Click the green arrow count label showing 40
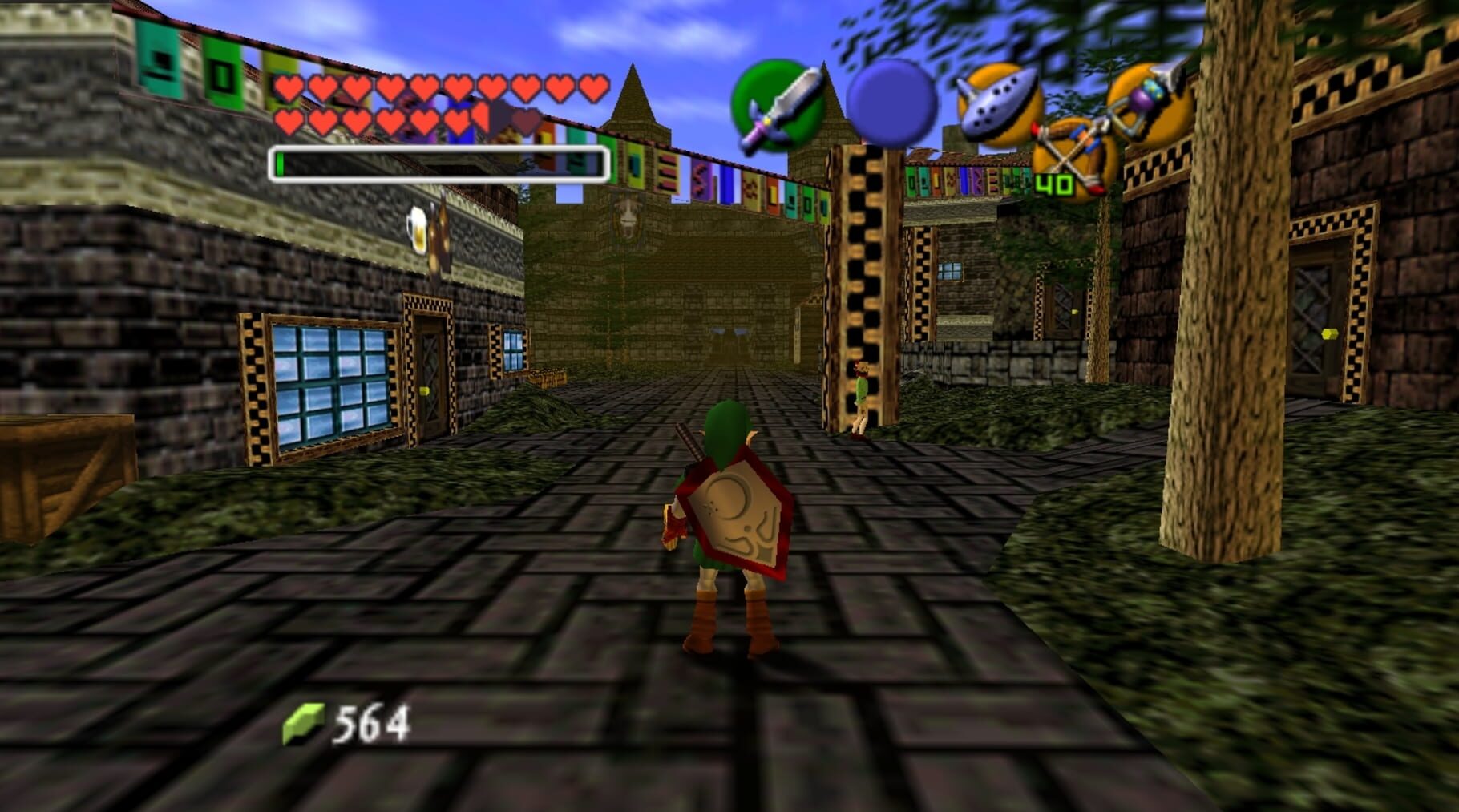Screen dimensions: 1459x812 click(x=1054, y=186)
